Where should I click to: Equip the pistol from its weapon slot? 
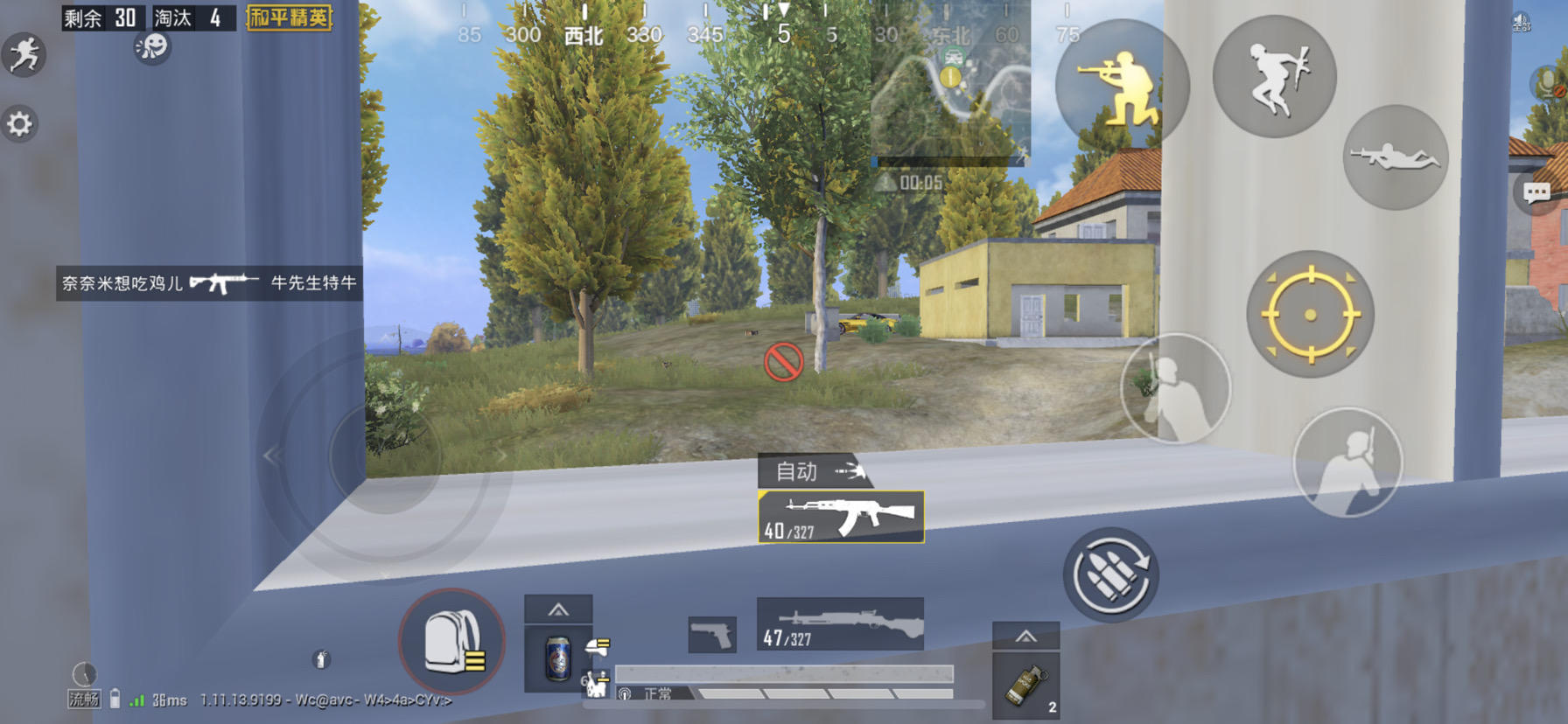pyautogui.click(x=712, y=633)
